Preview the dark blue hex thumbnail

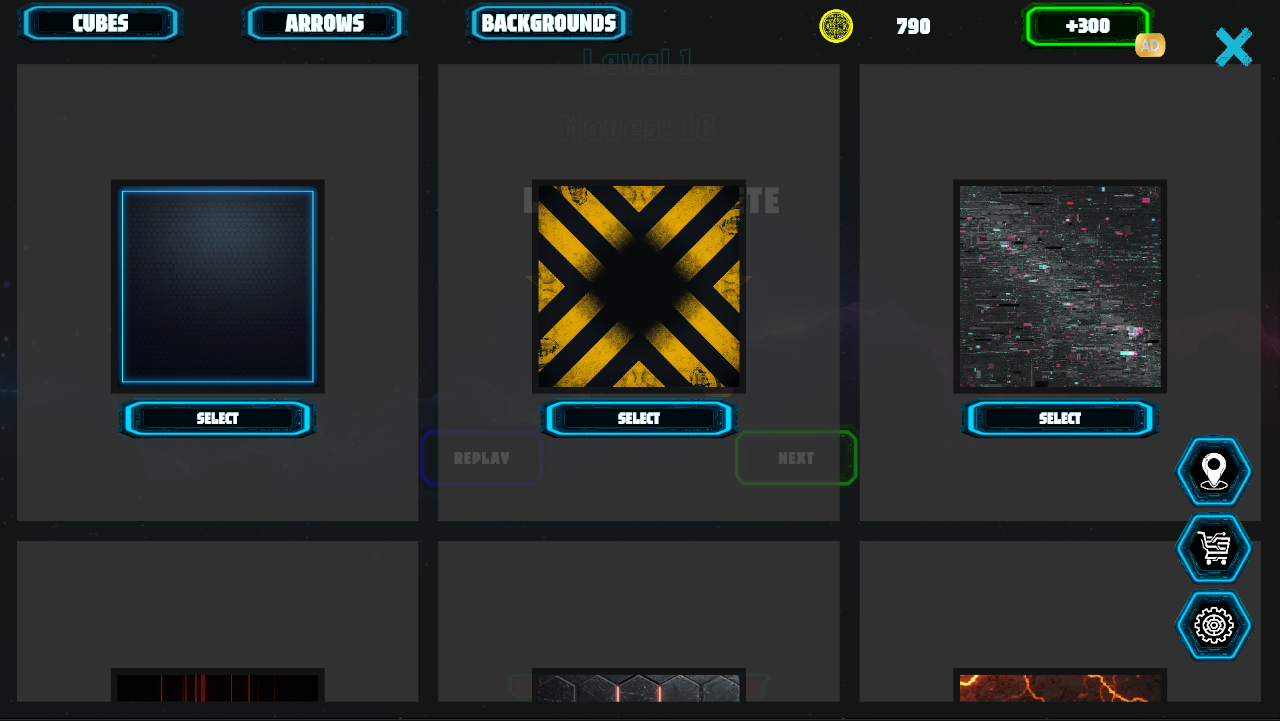click(x=217, y=286)
